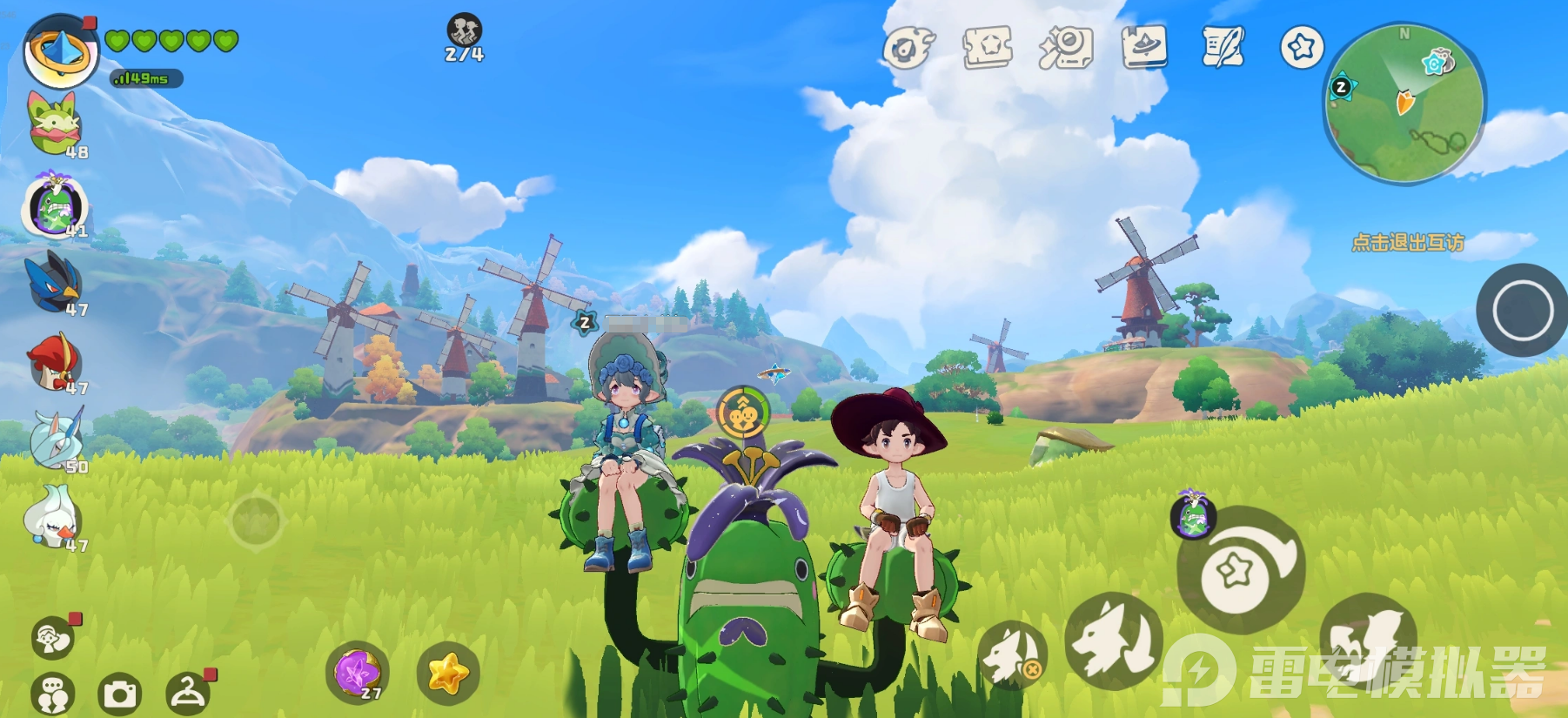The height and width of the screenshot is (718, 1568).
Task: Open the ticket with star icon
Action: pos(988,48)
